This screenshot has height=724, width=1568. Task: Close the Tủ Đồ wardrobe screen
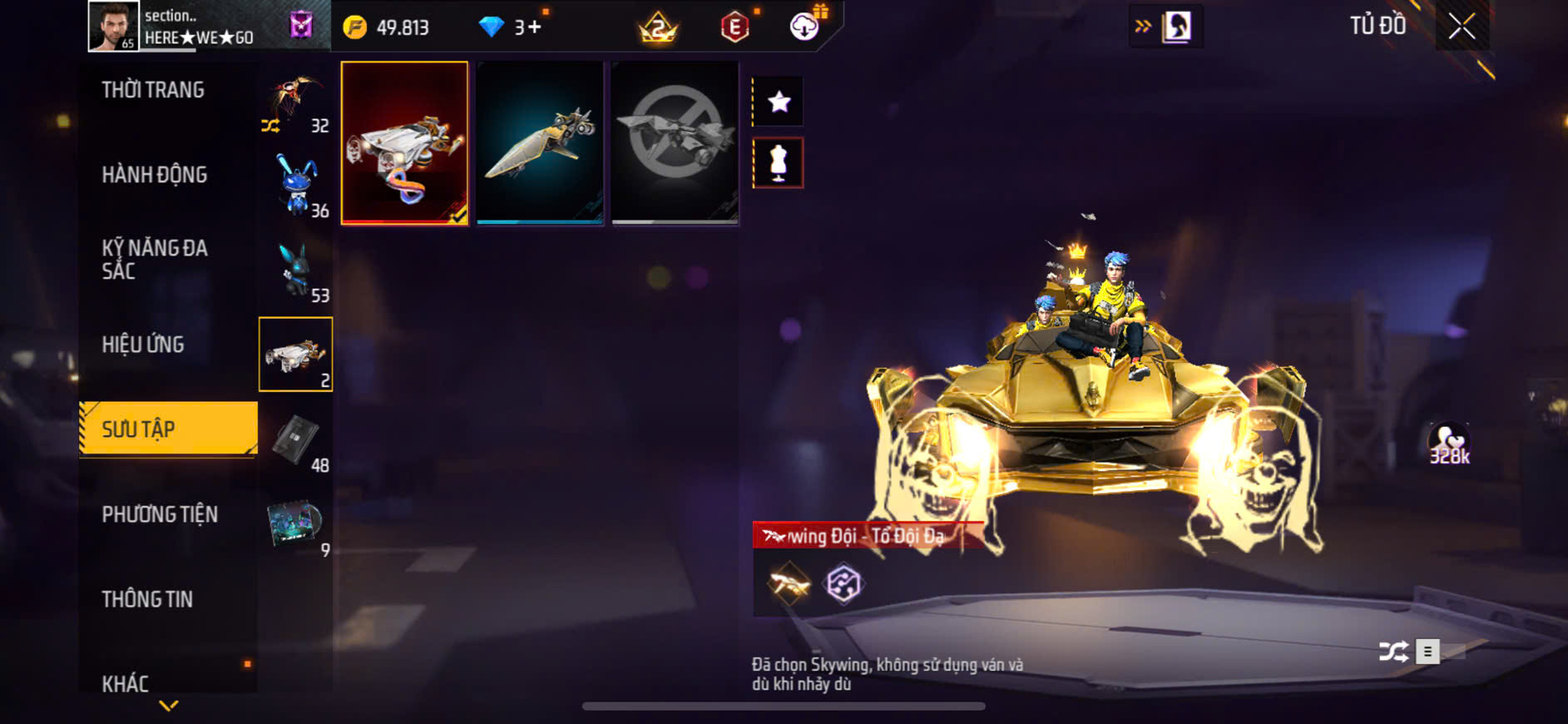(x=1462, y=27)
